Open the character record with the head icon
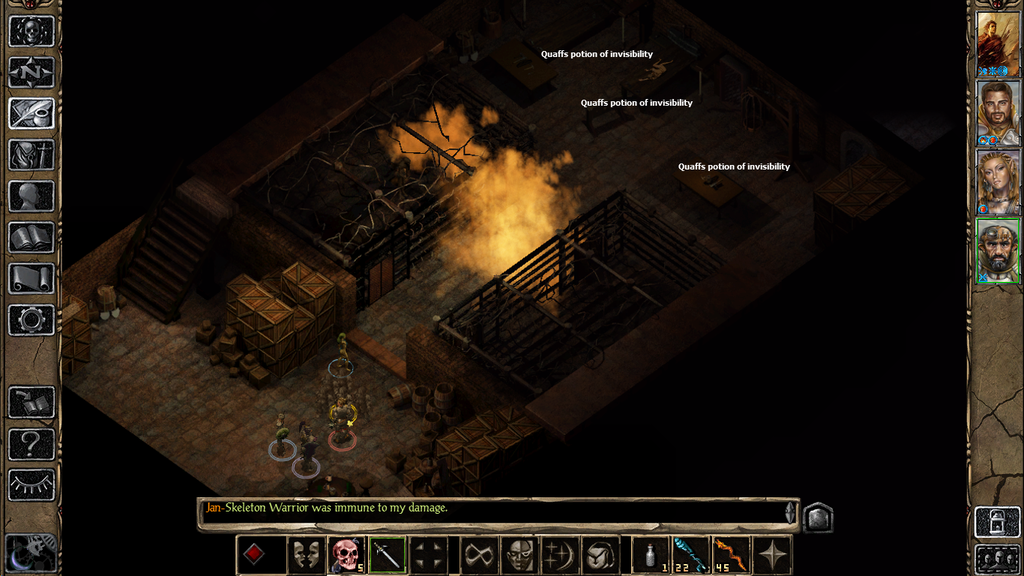Image resolution: width=1024 pixels, height=576 pixels. coord(31,196)
